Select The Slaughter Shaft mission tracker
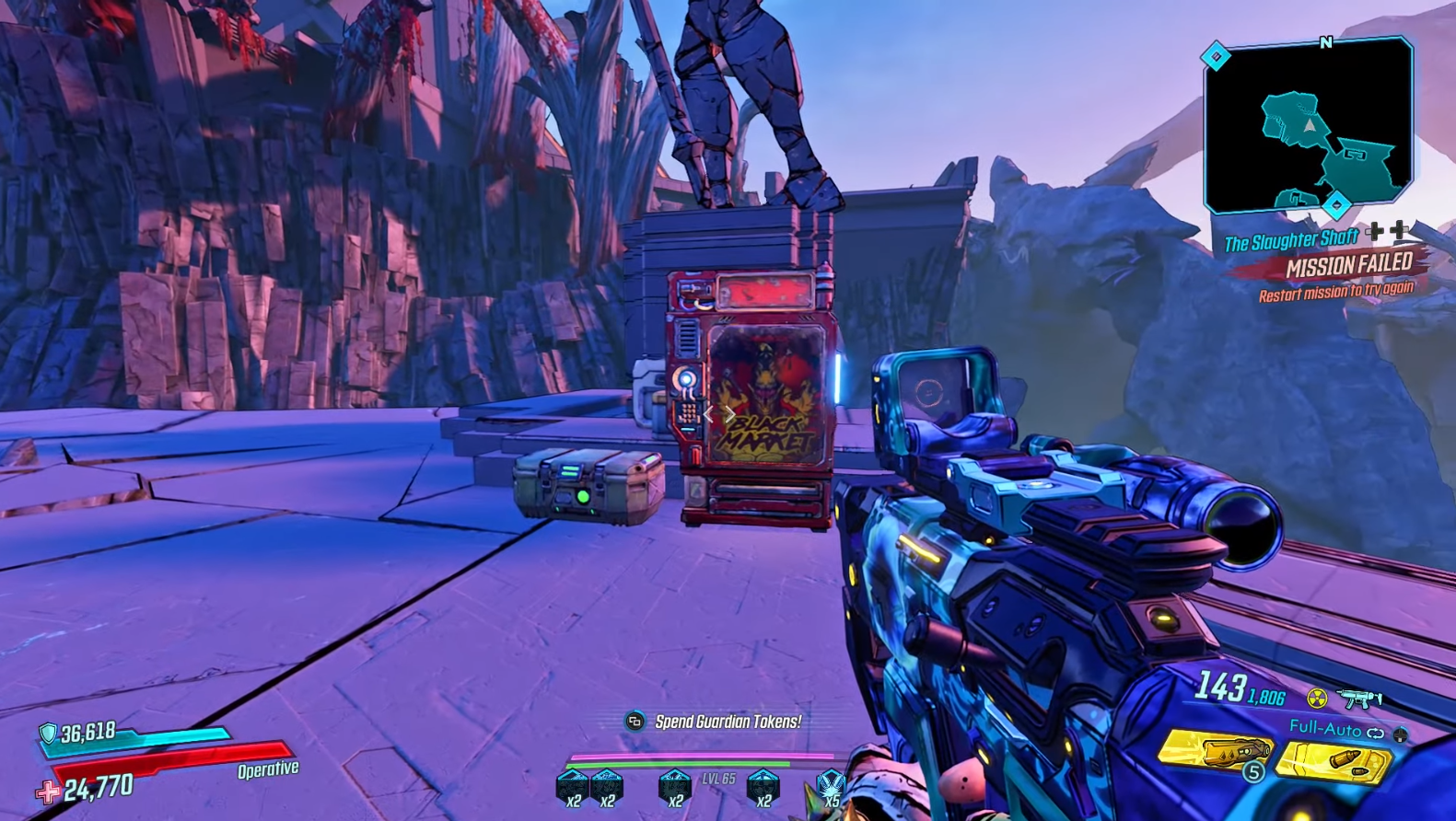 click(1290, 242)
